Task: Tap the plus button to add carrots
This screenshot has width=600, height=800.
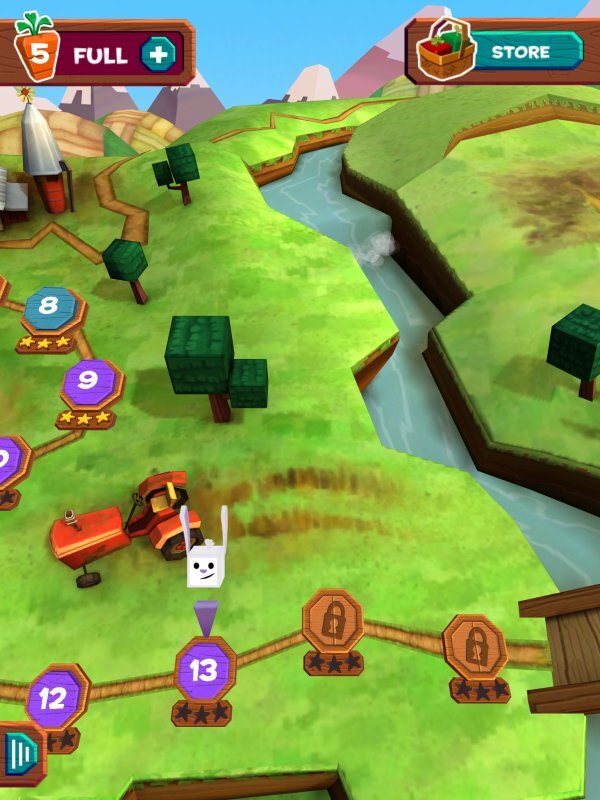Action: click(x=158, y=53)
